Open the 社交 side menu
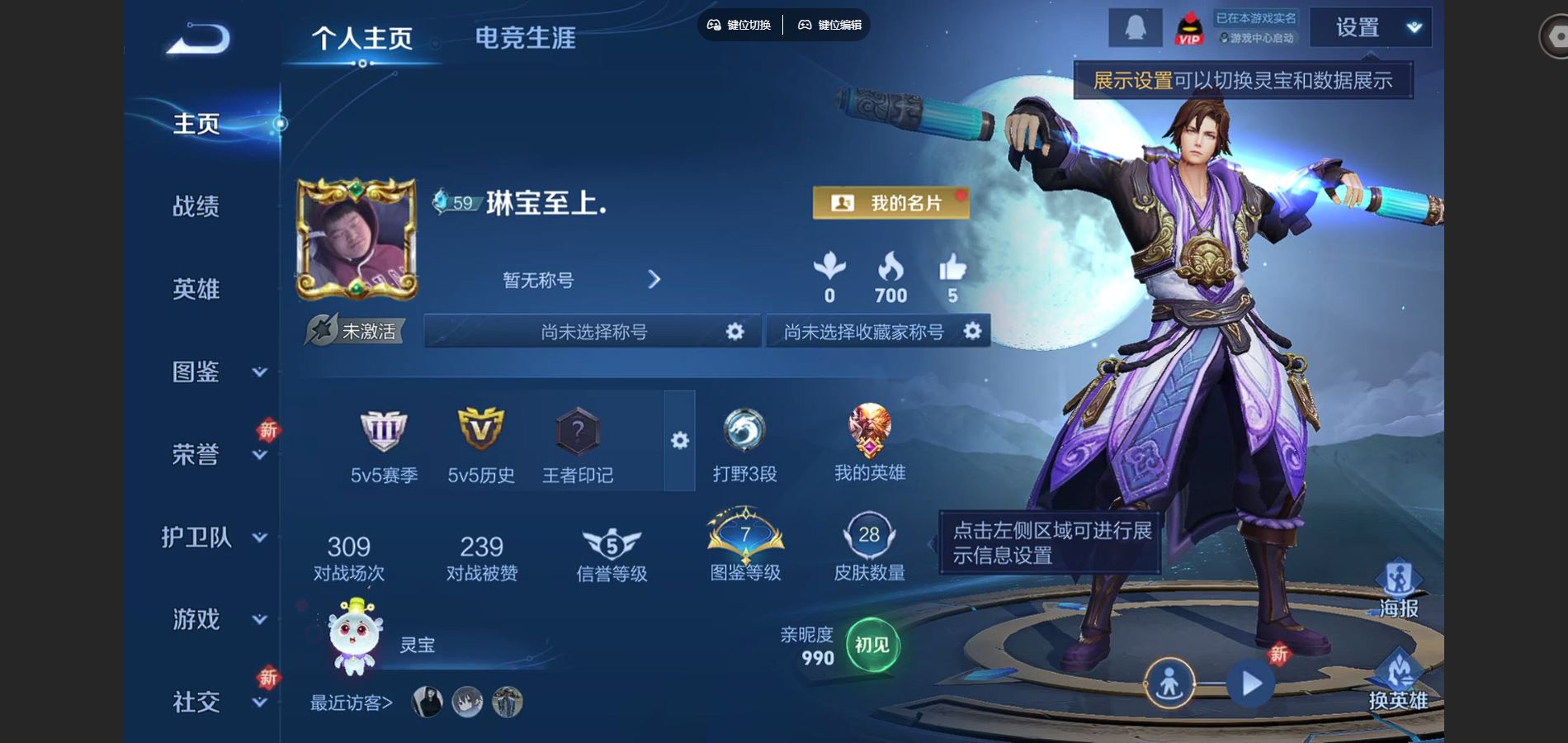The height and width of the screenshot is (743, 1568). tap(216, 702)
